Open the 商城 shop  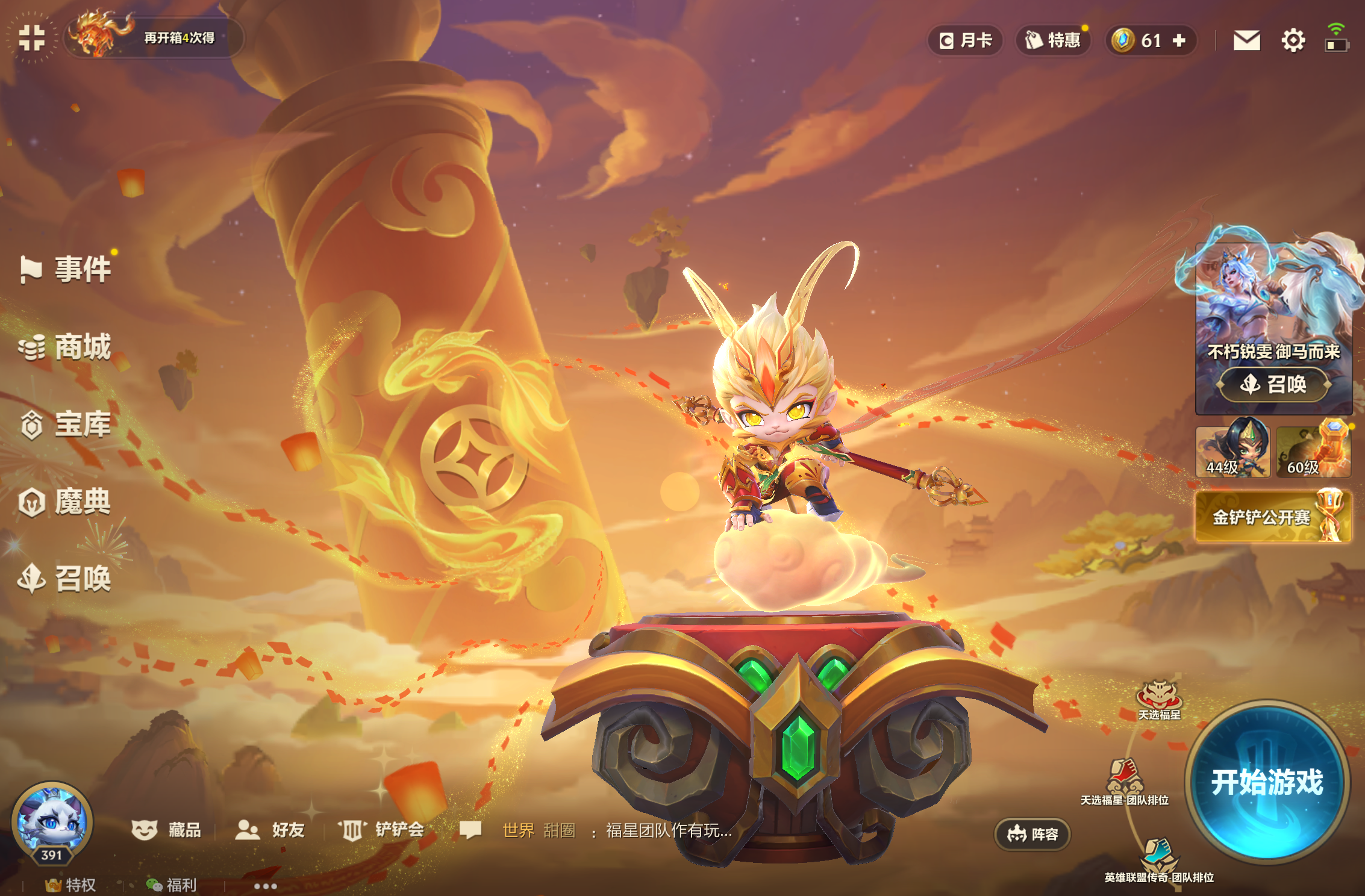click(x=66, y=347)
